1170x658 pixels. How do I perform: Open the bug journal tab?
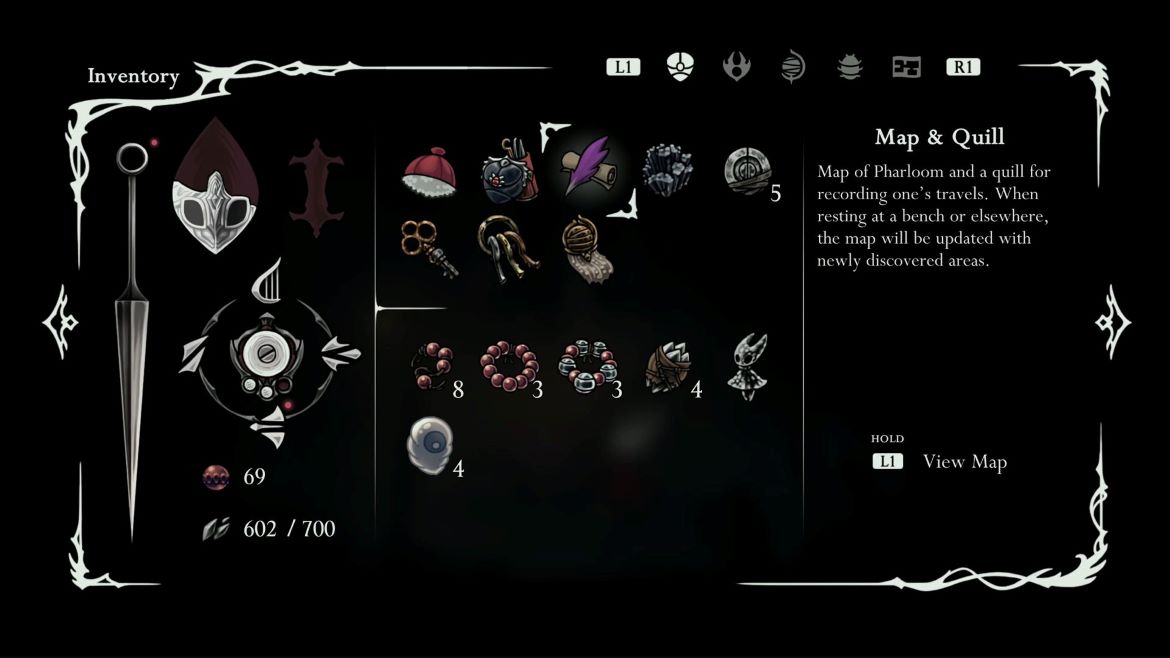pos(849,67)
